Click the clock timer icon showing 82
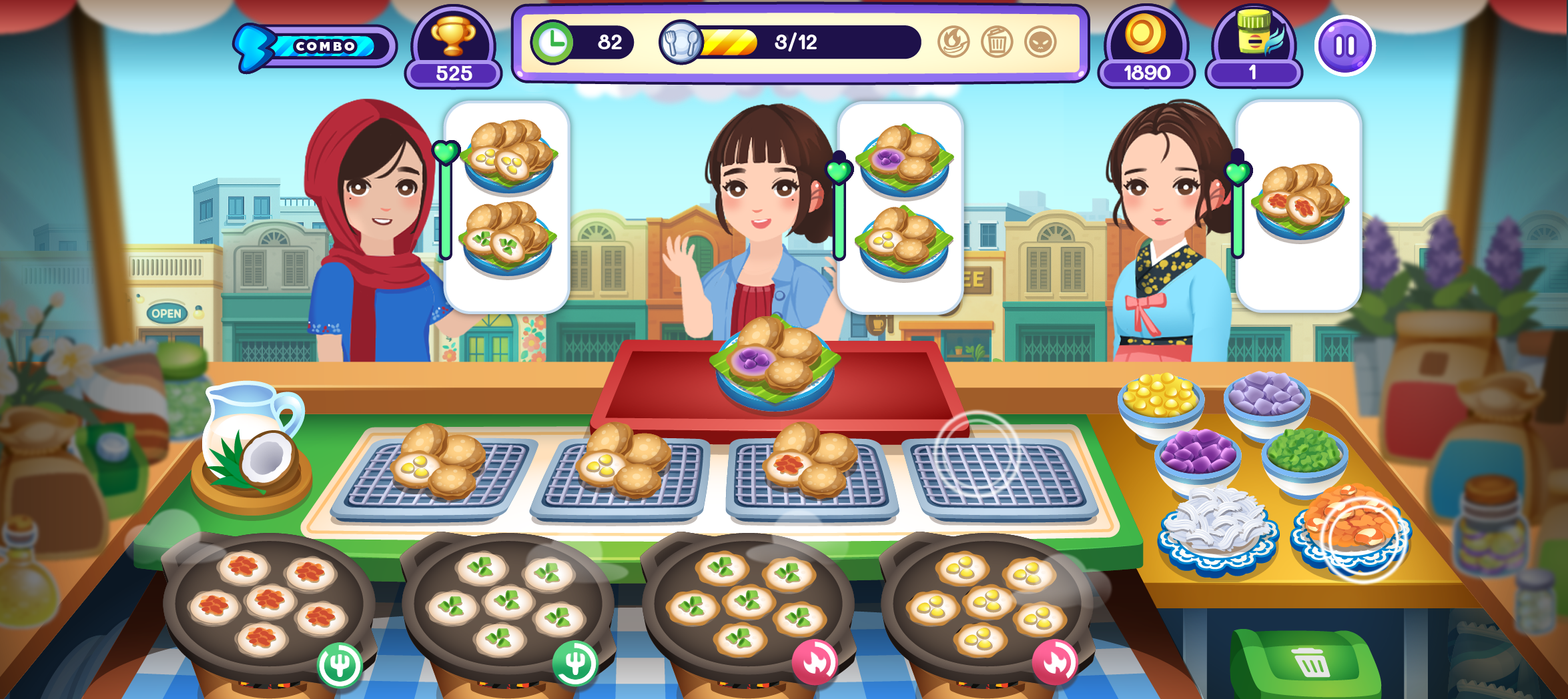This screenshot has width=1568, height=699. click(x=554, y=41)
